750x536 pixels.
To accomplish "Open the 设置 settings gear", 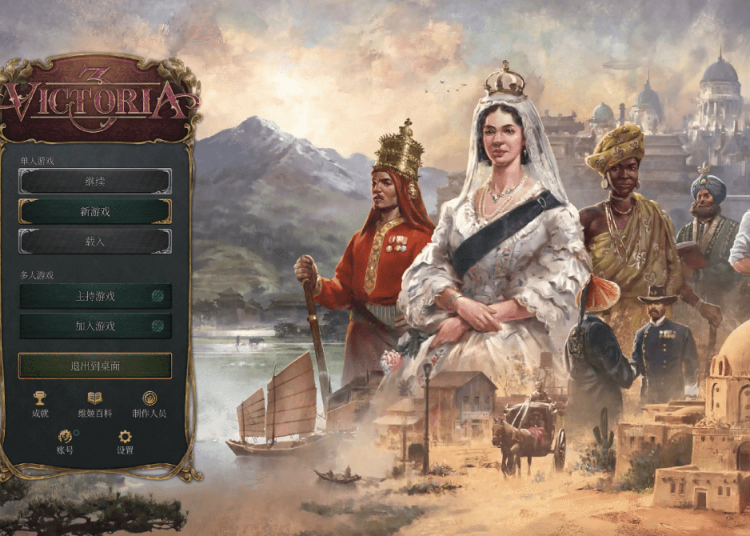I will click(x=125, y=438).
